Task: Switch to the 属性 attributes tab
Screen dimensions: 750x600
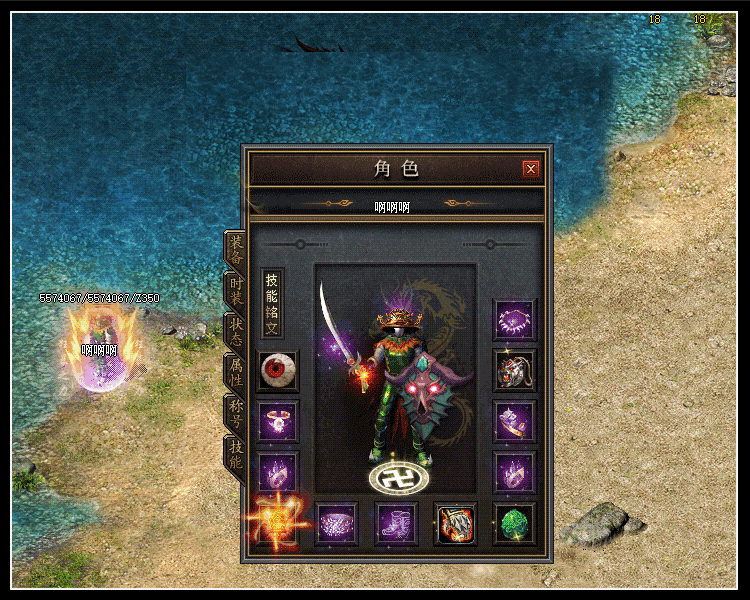Action: (x=235, y=374)
